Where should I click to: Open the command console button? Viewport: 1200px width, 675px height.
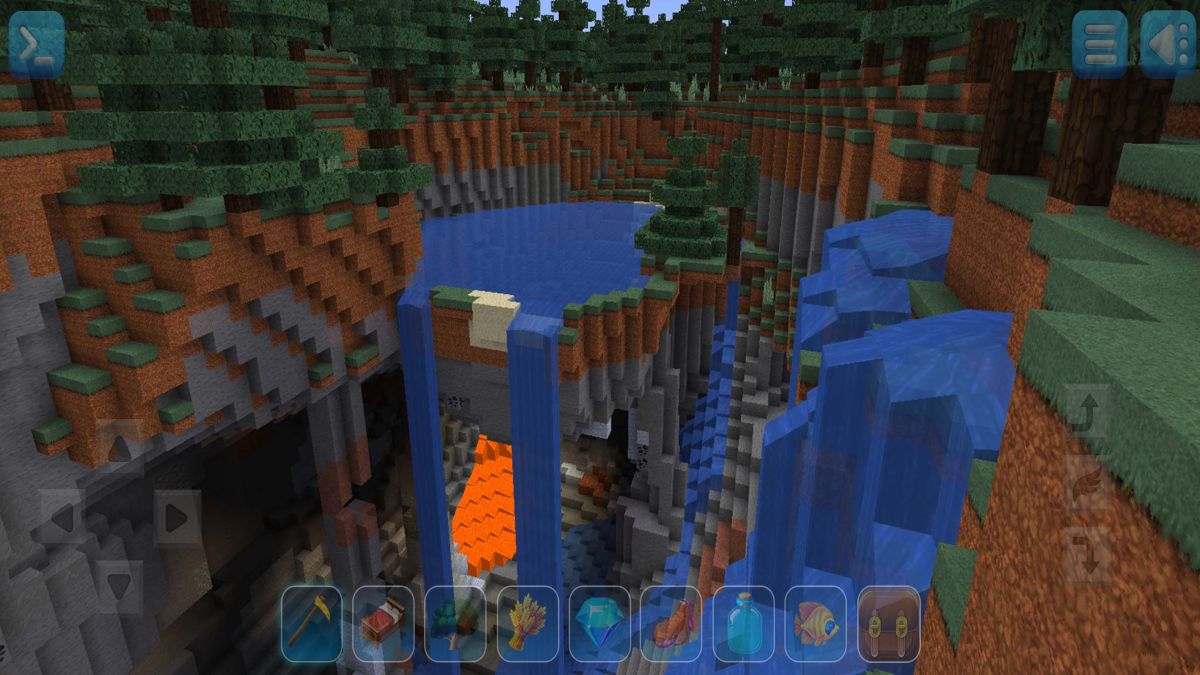click(36, 42)
